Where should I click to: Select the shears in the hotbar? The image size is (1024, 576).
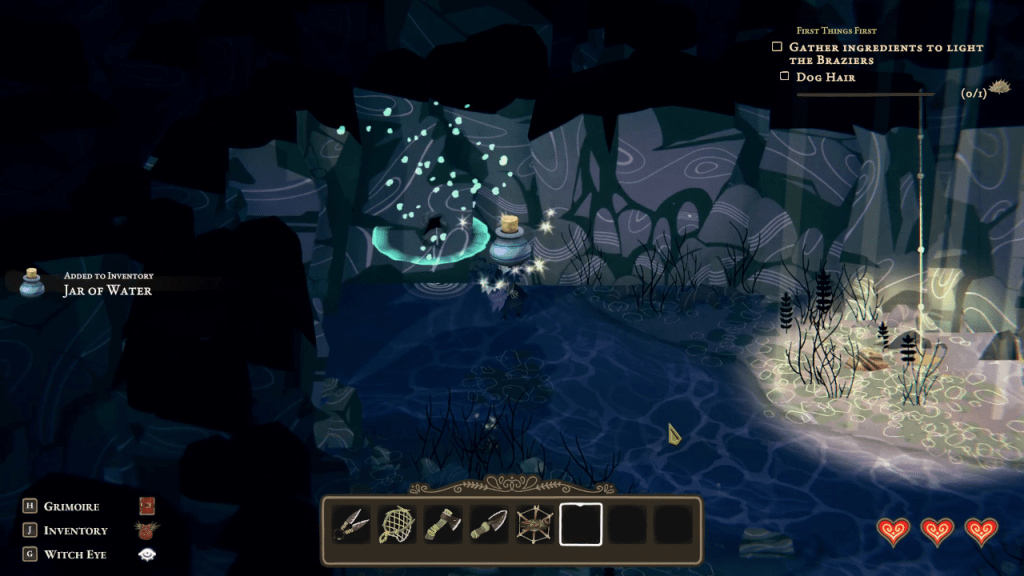[349, 524]
